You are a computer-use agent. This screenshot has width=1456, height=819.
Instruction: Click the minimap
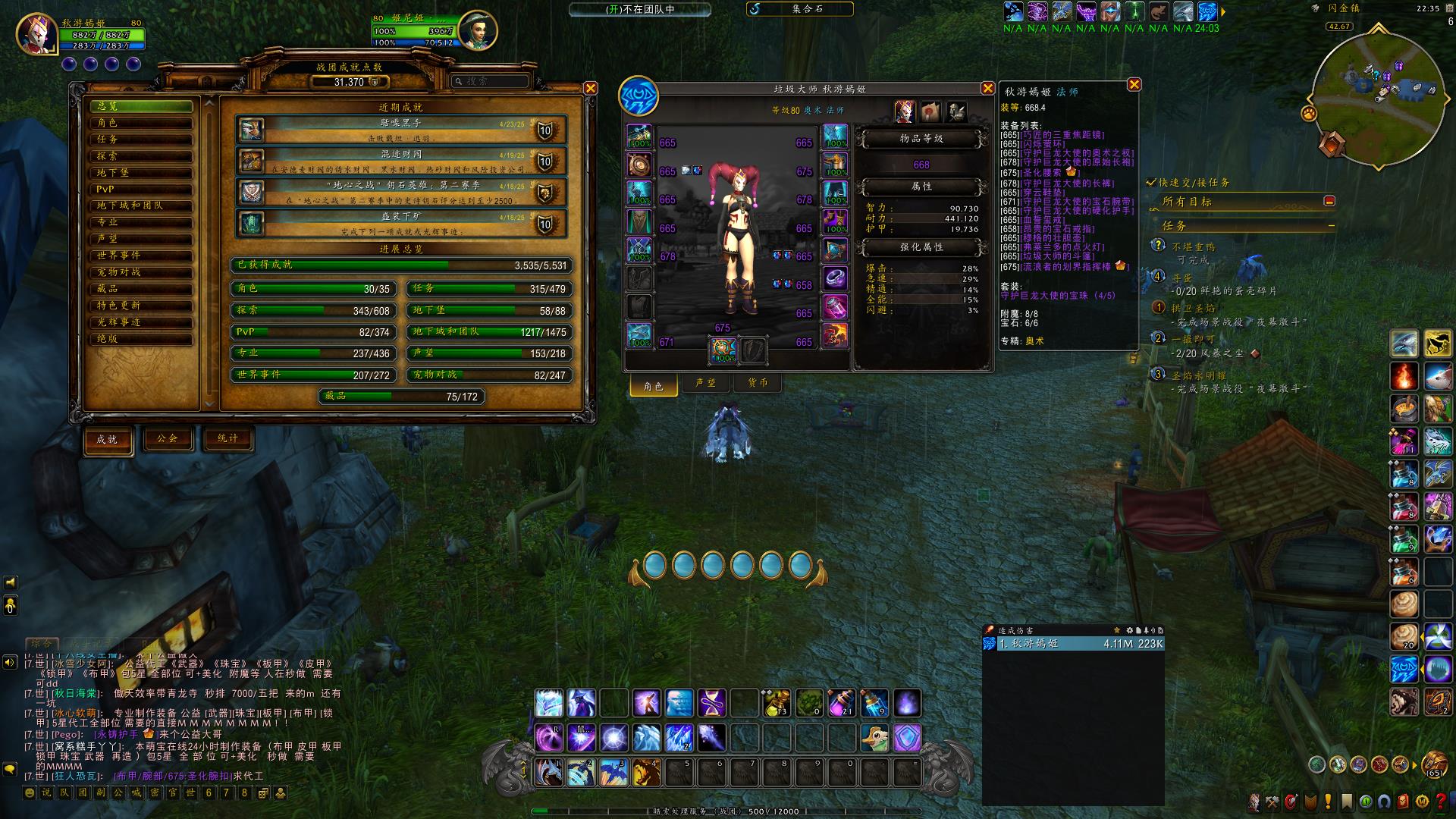pos(1377,91)
